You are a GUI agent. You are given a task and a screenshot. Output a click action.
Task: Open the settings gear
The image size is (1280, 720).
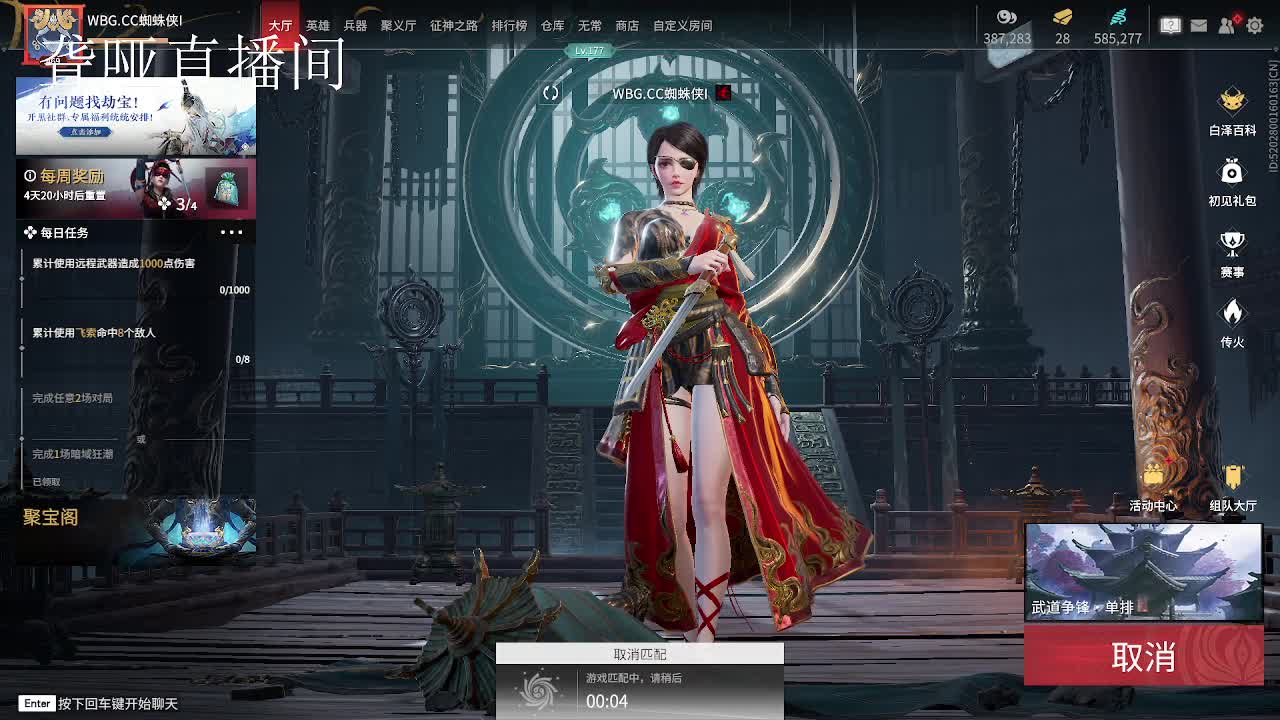click(1257, 26)
